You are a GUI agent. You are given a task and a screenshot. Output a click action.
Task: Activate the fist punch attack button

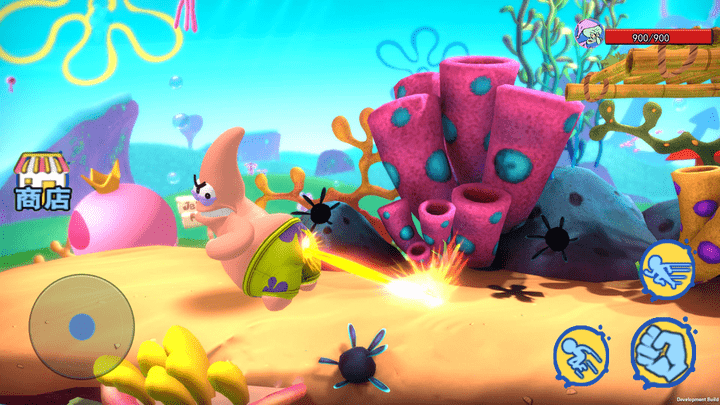[x=664, y=352]
